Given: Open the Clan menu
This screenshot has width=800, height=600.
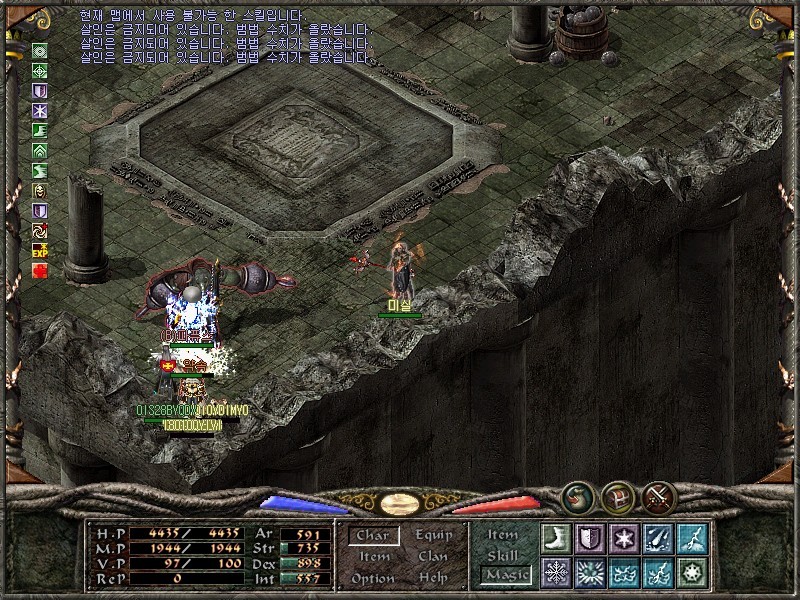Looking at the screenshot, I should click(434, 556).
